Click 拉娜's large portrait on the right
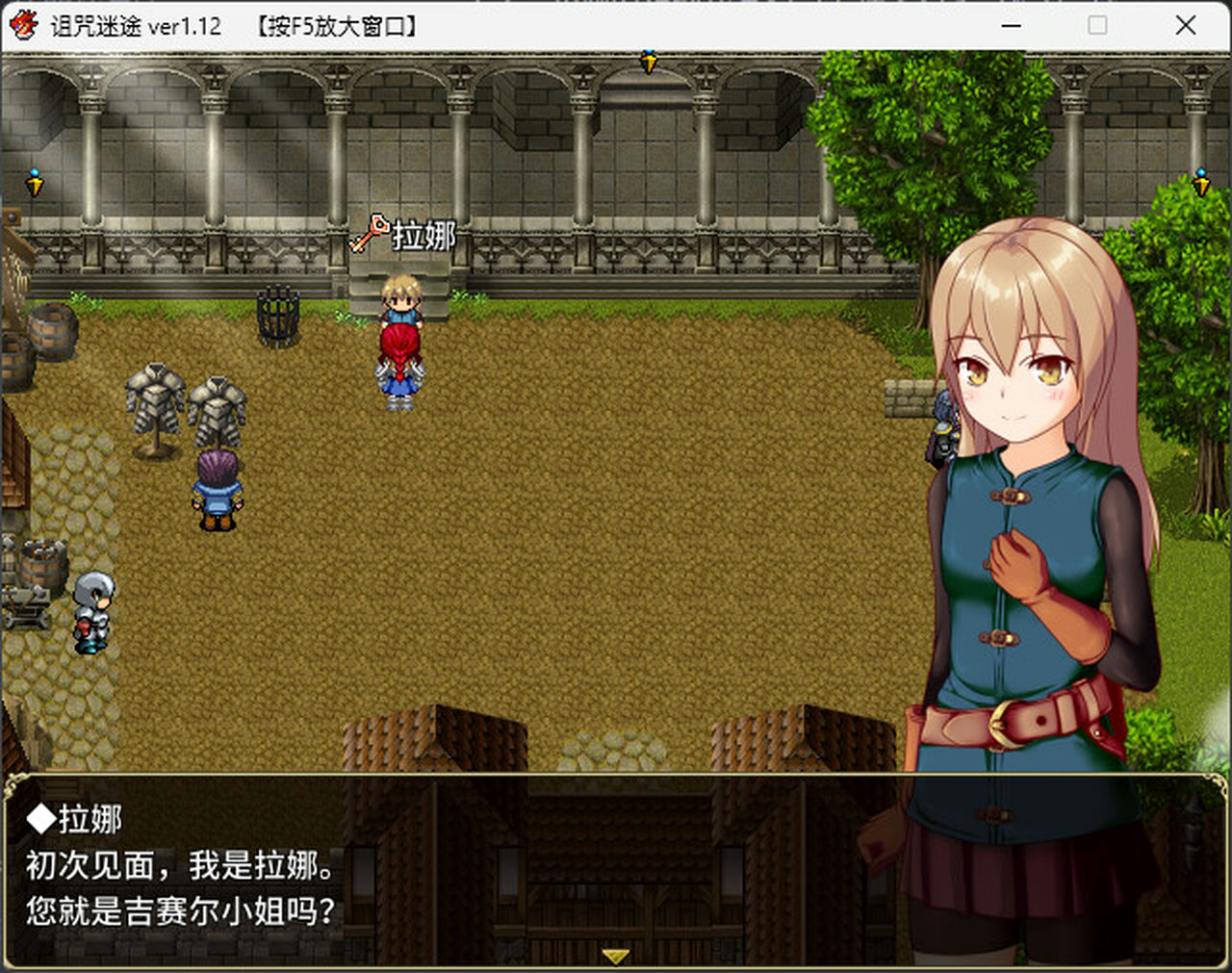Screen dimensions: 1232x973 [1020, 481]
